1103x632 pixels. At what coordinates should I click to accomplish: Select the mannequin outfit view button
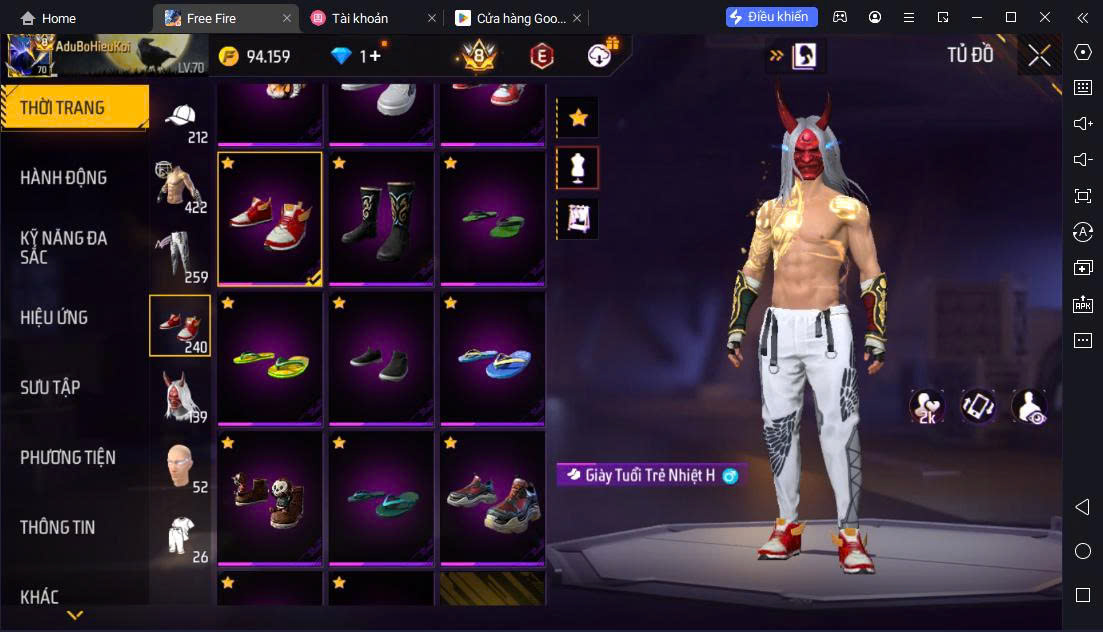pos(578,168)
